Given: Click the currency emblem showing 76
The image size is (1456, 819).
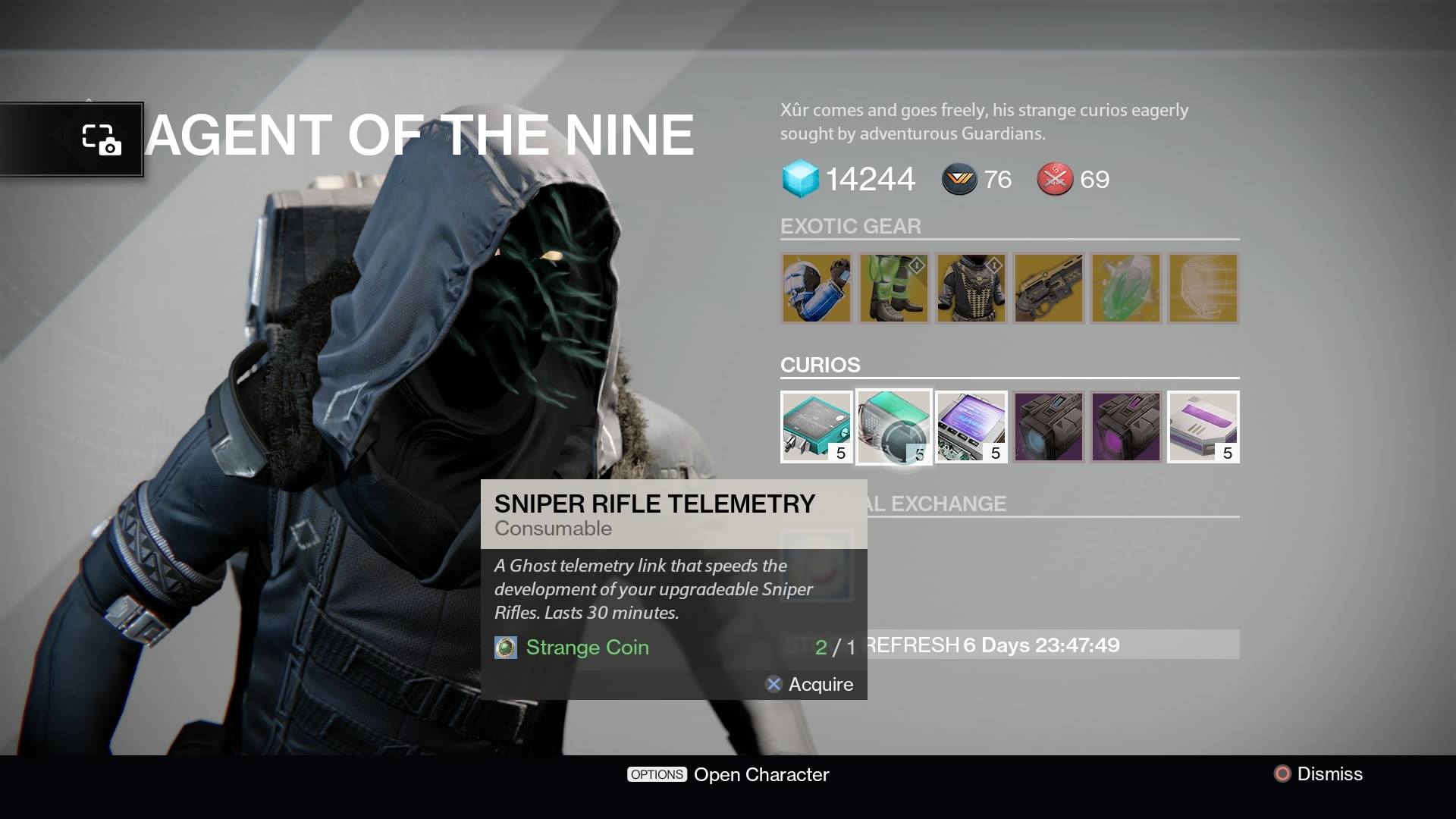Looking at the screenshot, I should point(960,179).
